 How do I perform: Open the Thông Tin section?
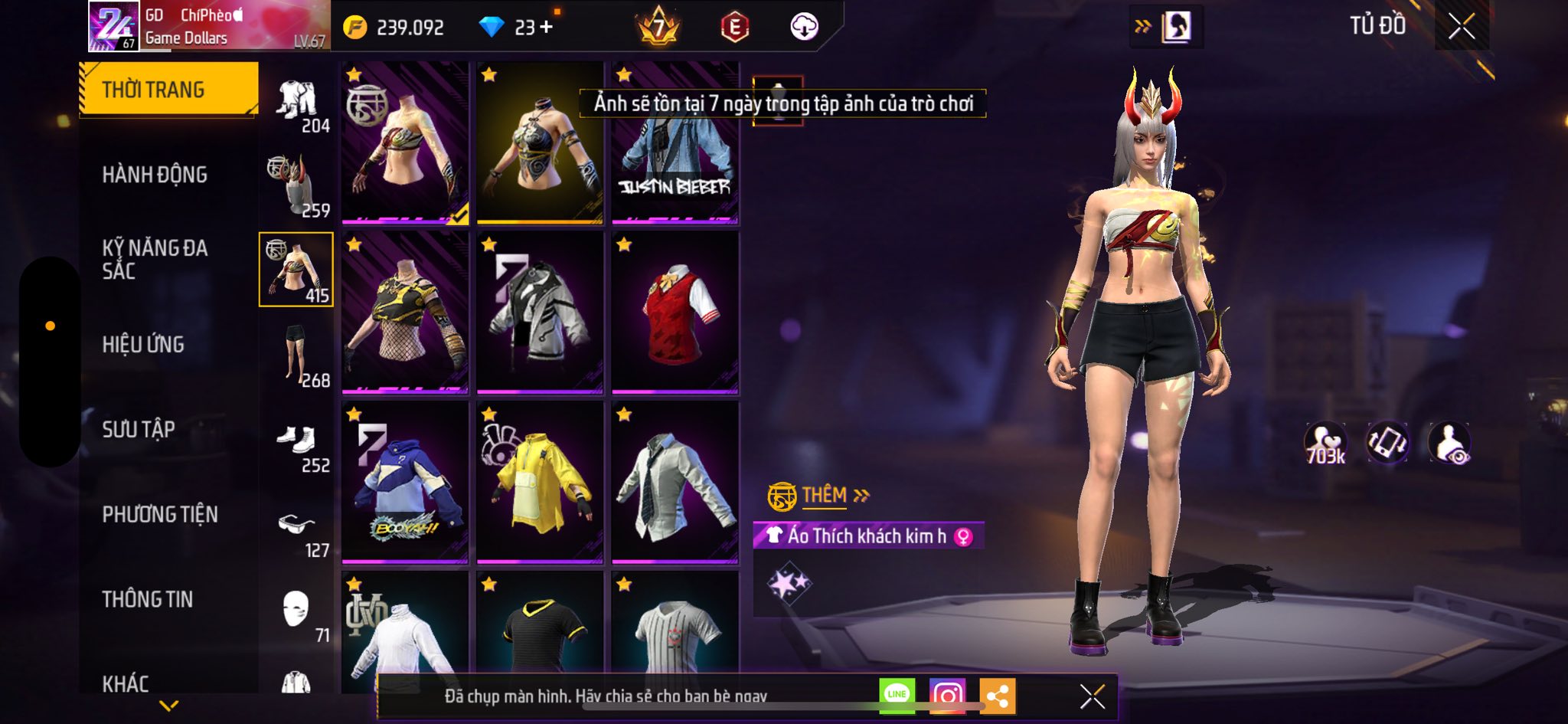(148, 599)
